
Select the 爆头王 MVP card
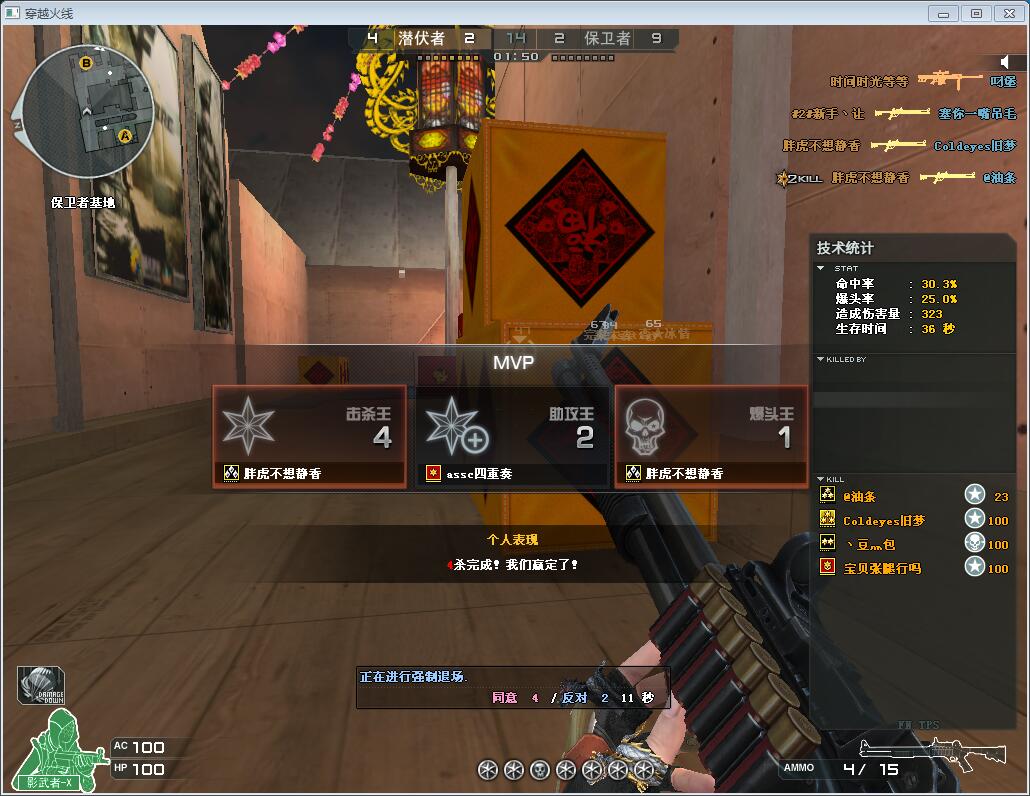tap(711, 437)
